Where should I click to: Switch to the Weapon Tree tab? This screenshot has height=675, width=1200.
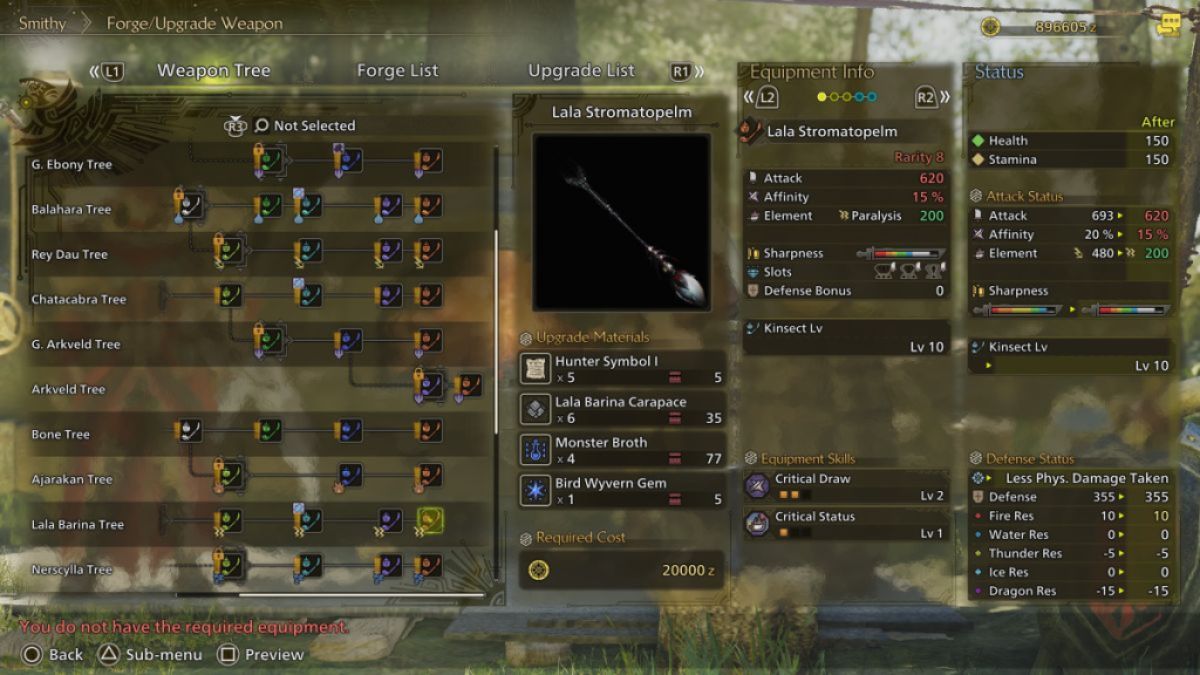point(213,71)
